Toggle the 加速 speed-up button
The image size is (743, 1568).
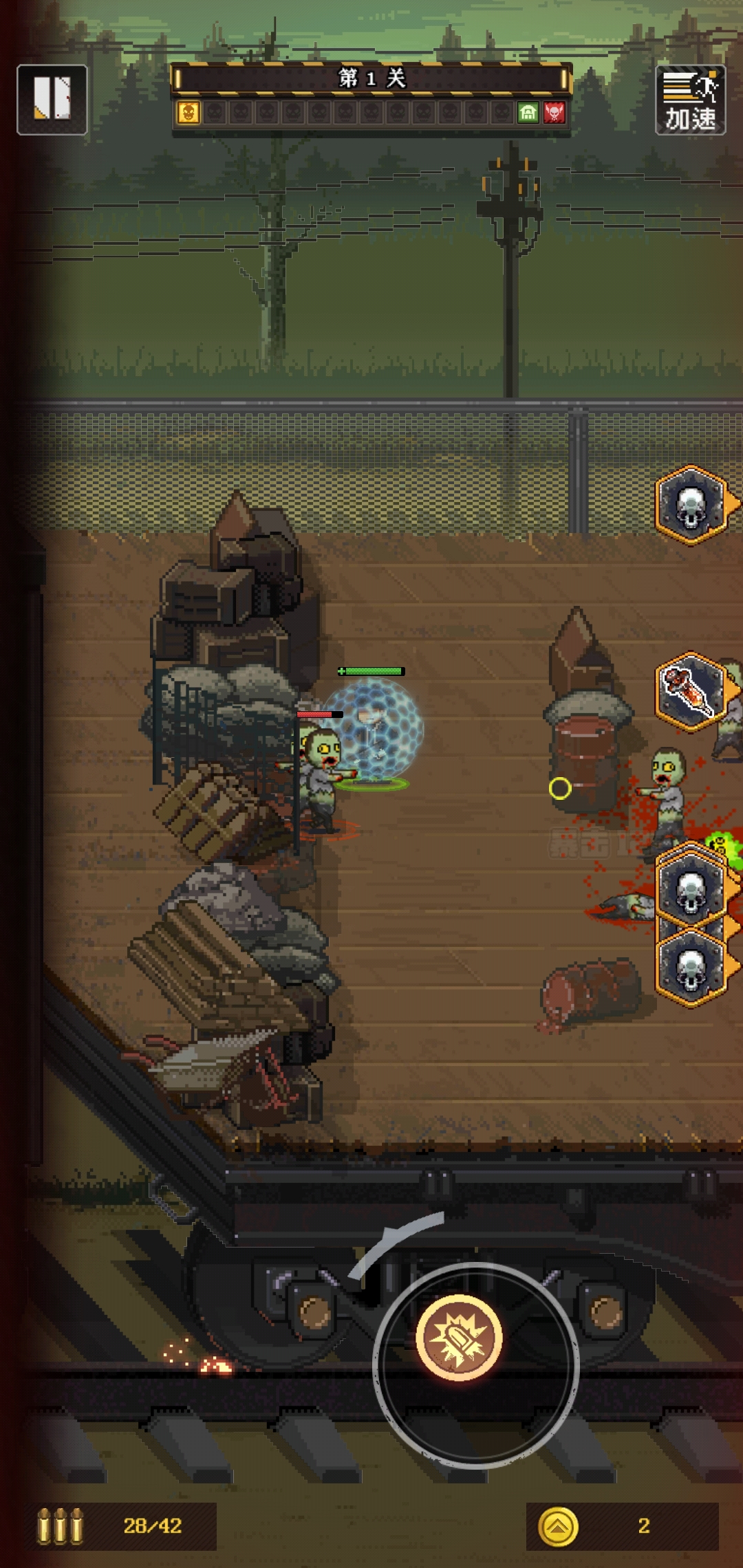tap(690, 100)
